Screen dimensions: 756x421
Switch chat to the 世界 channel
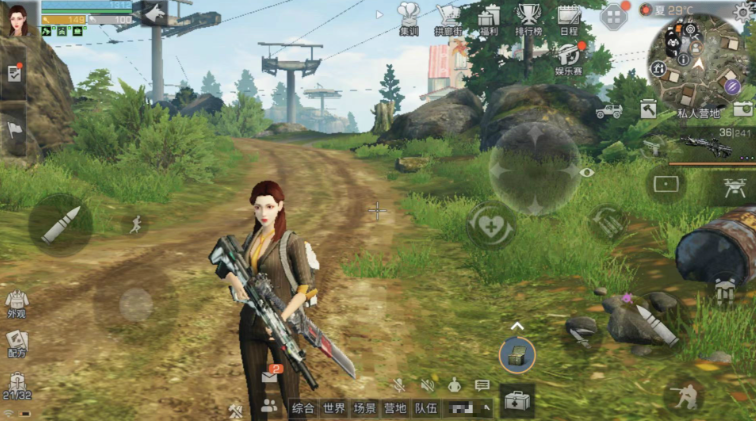click(x=334, y=408)
